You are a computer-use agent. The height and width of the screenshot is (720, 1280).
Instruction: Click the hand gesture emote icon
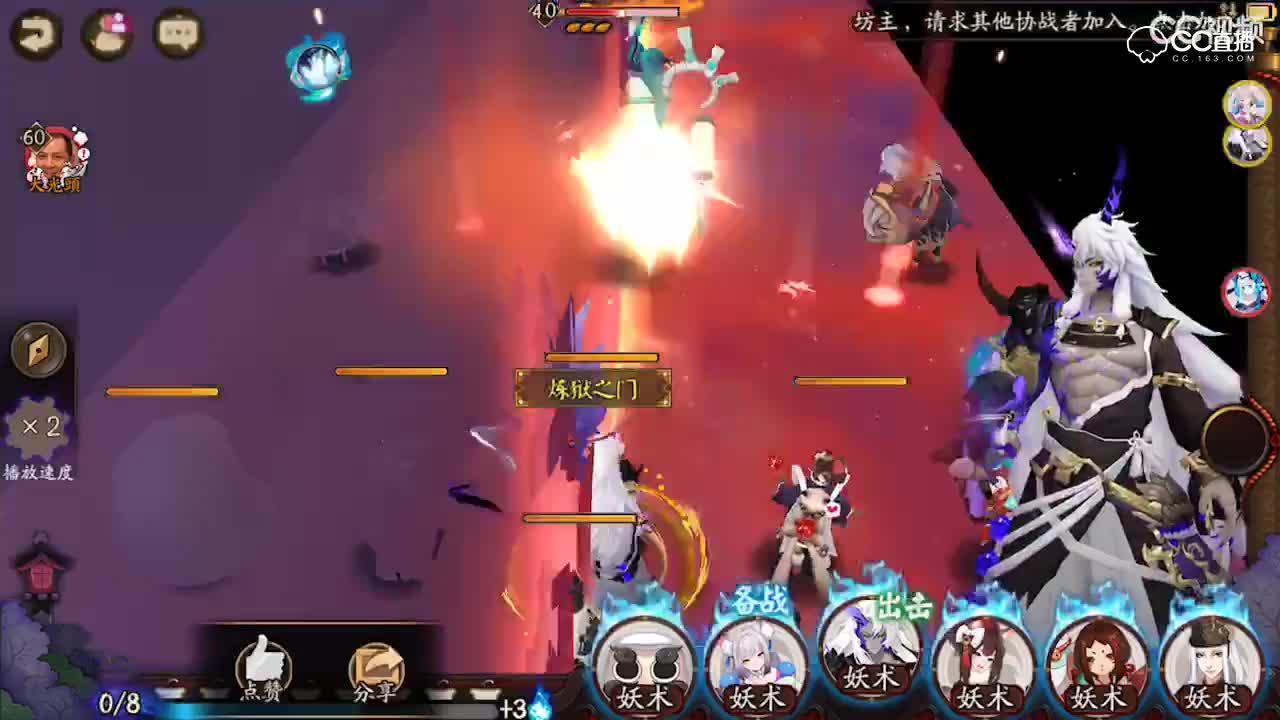pos(107,33)
